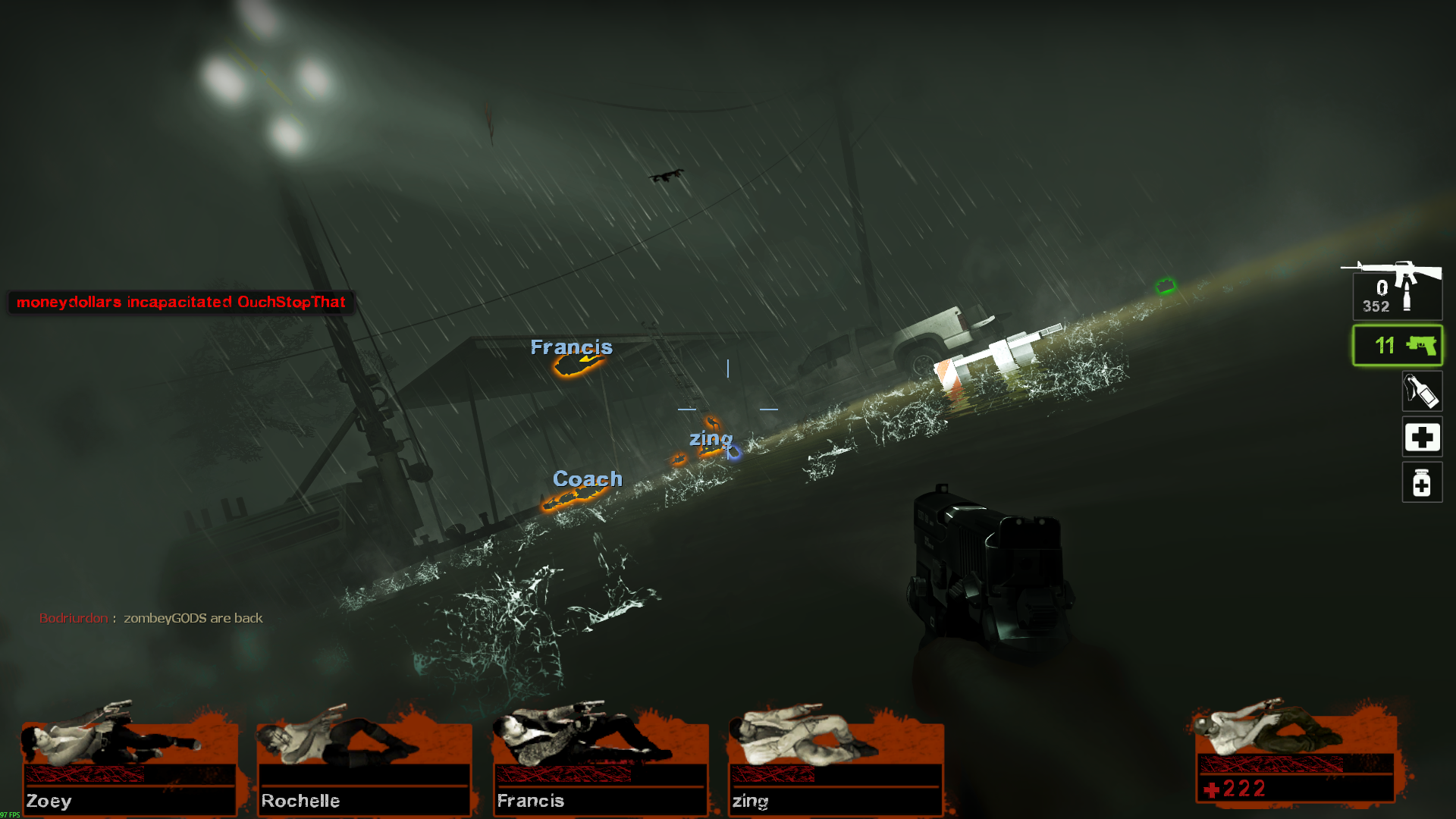Select the first aid kit slot

click(x=1422, y=437)
